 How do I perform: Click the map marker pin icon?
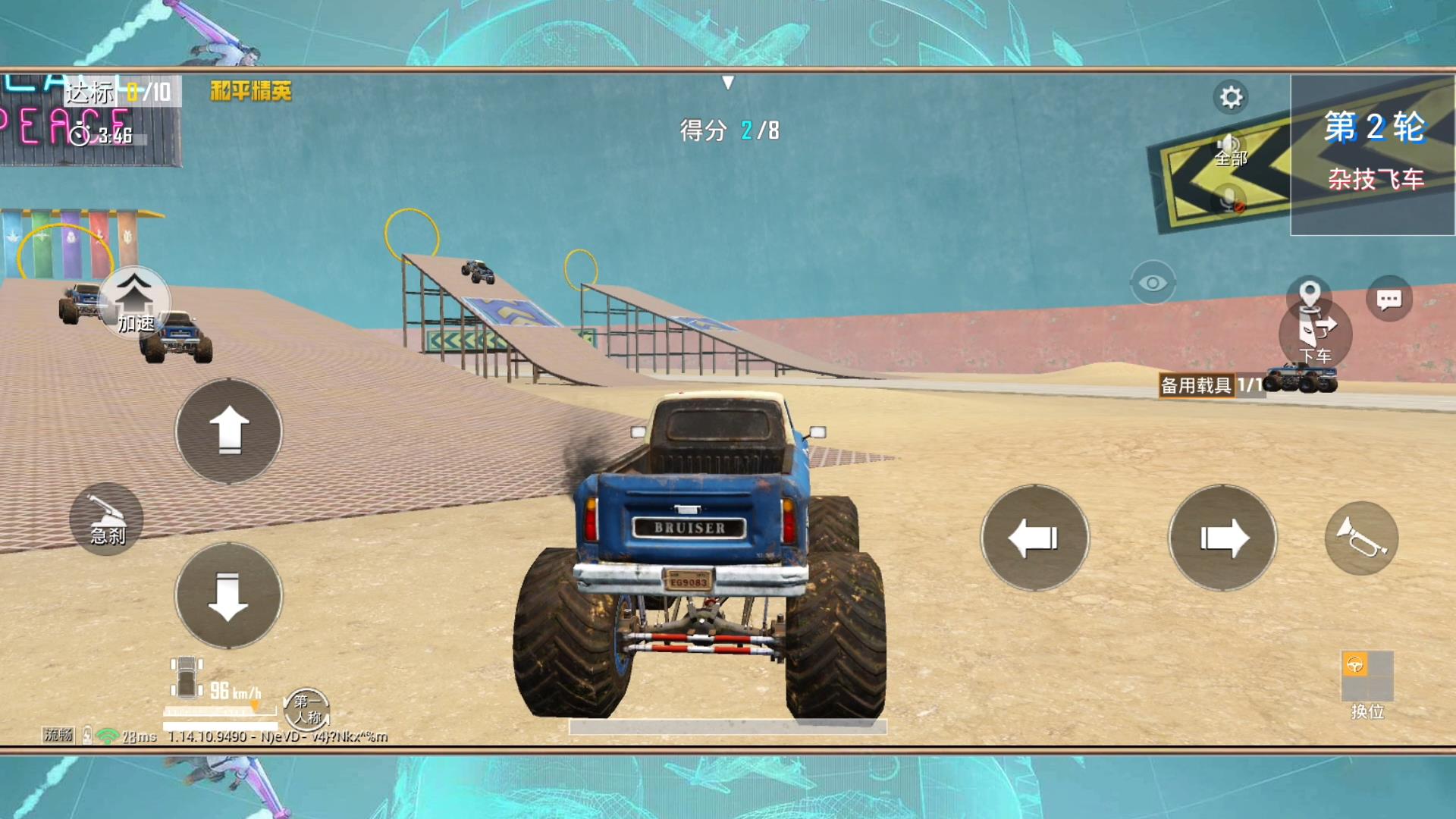1310,292
